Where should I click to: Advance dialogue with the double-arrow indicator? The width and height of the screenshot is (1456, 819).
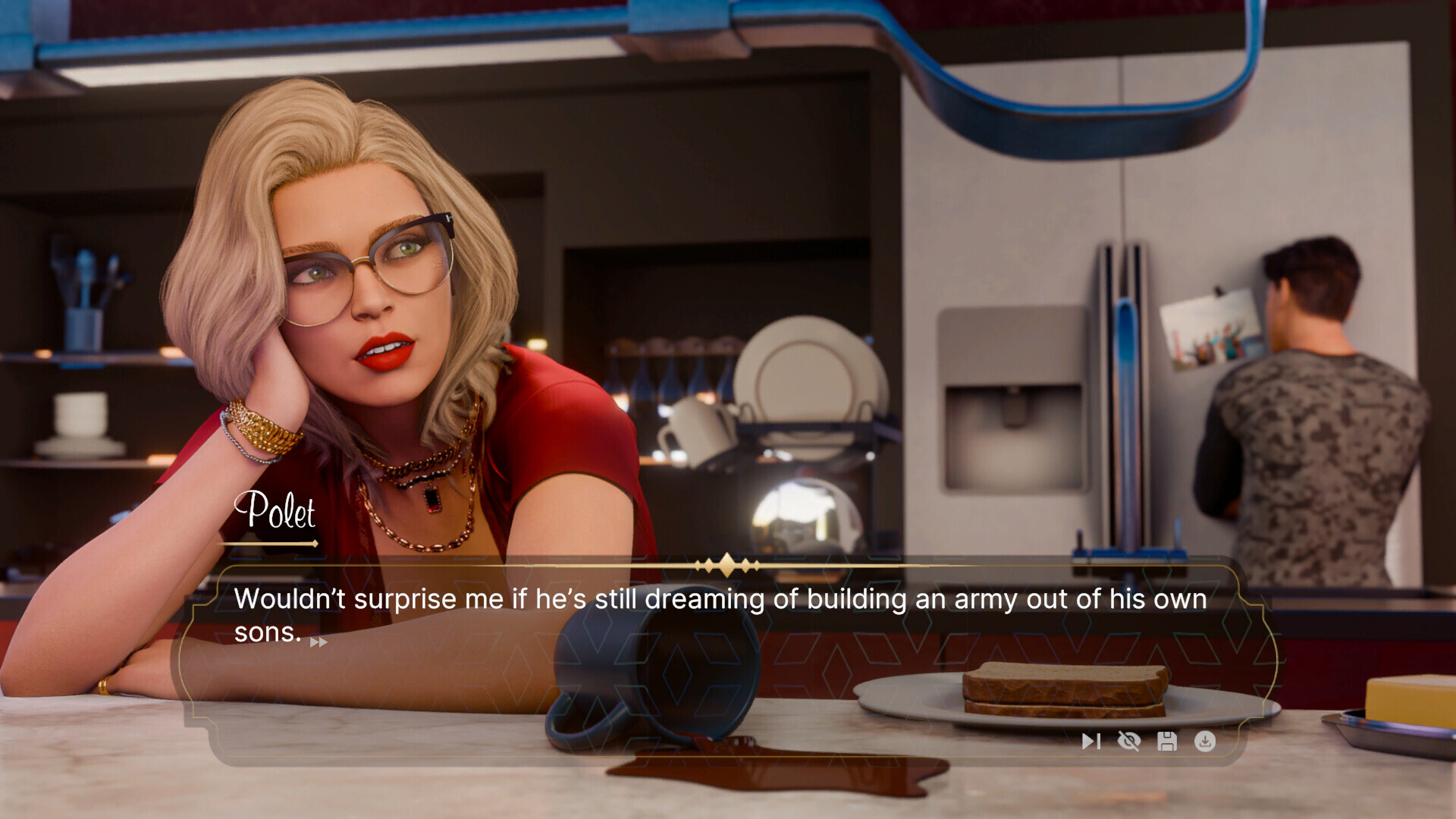[318, 642]
